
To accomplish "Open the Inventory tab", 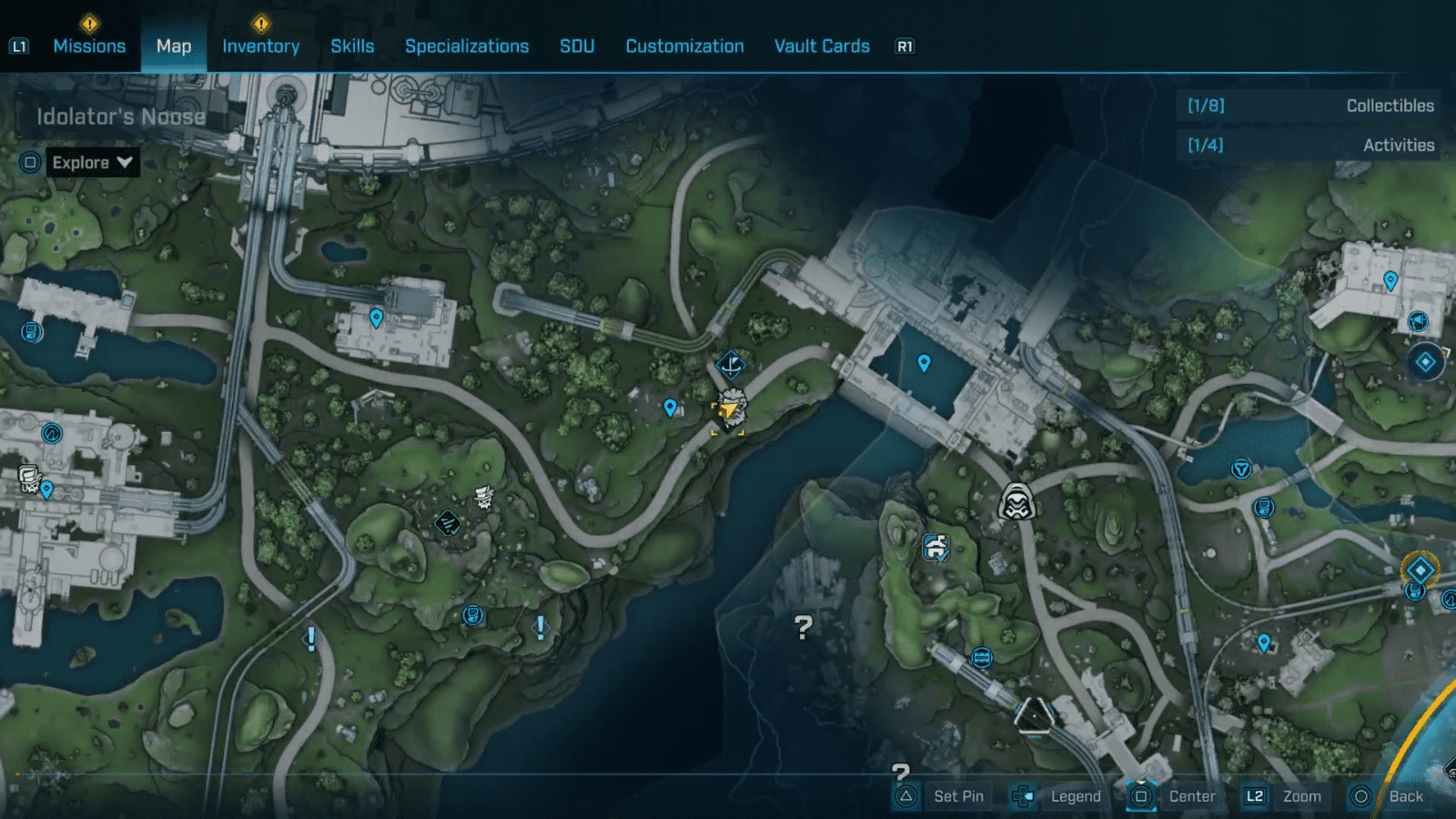I will 260,46.
